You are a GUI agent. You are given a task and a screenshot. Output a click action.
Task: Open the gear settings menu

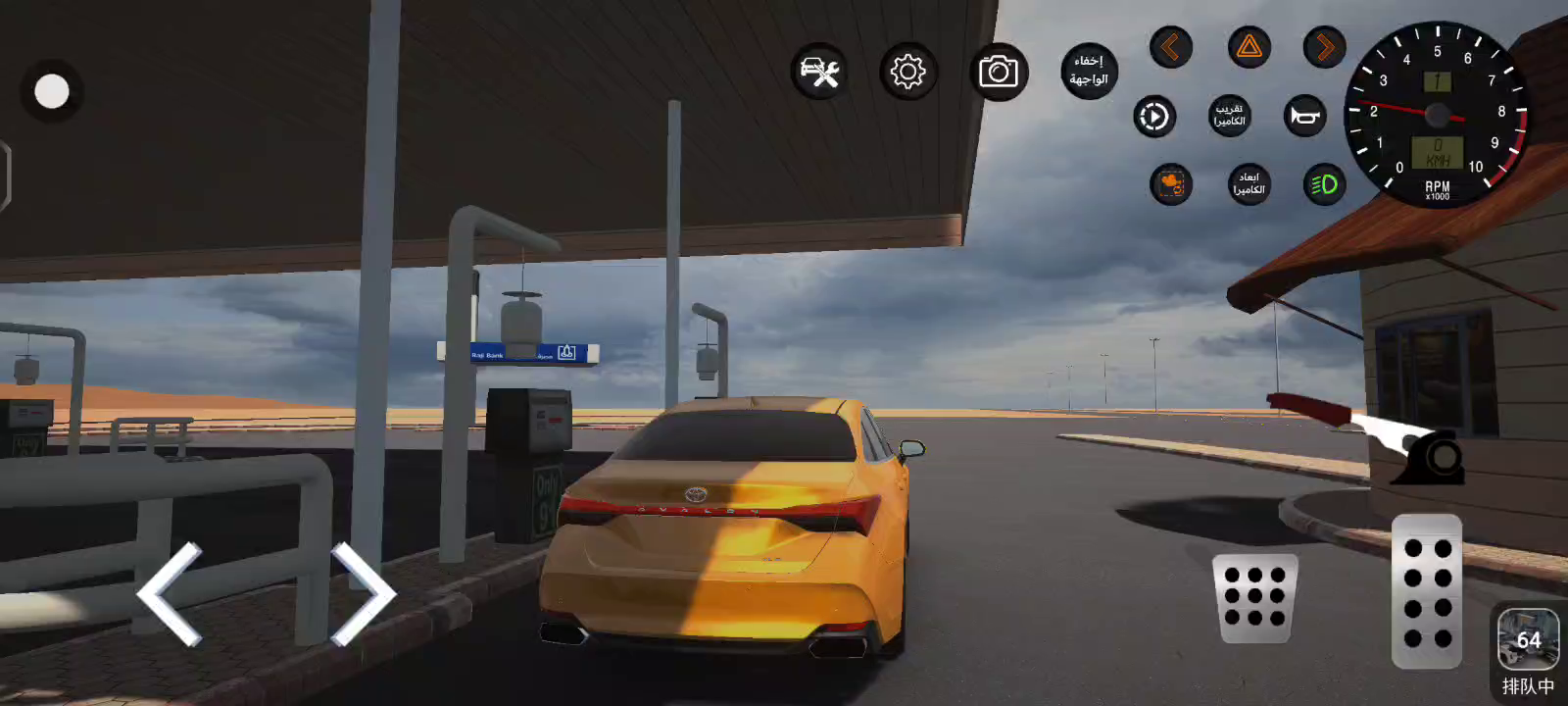(x=908, y=72)
